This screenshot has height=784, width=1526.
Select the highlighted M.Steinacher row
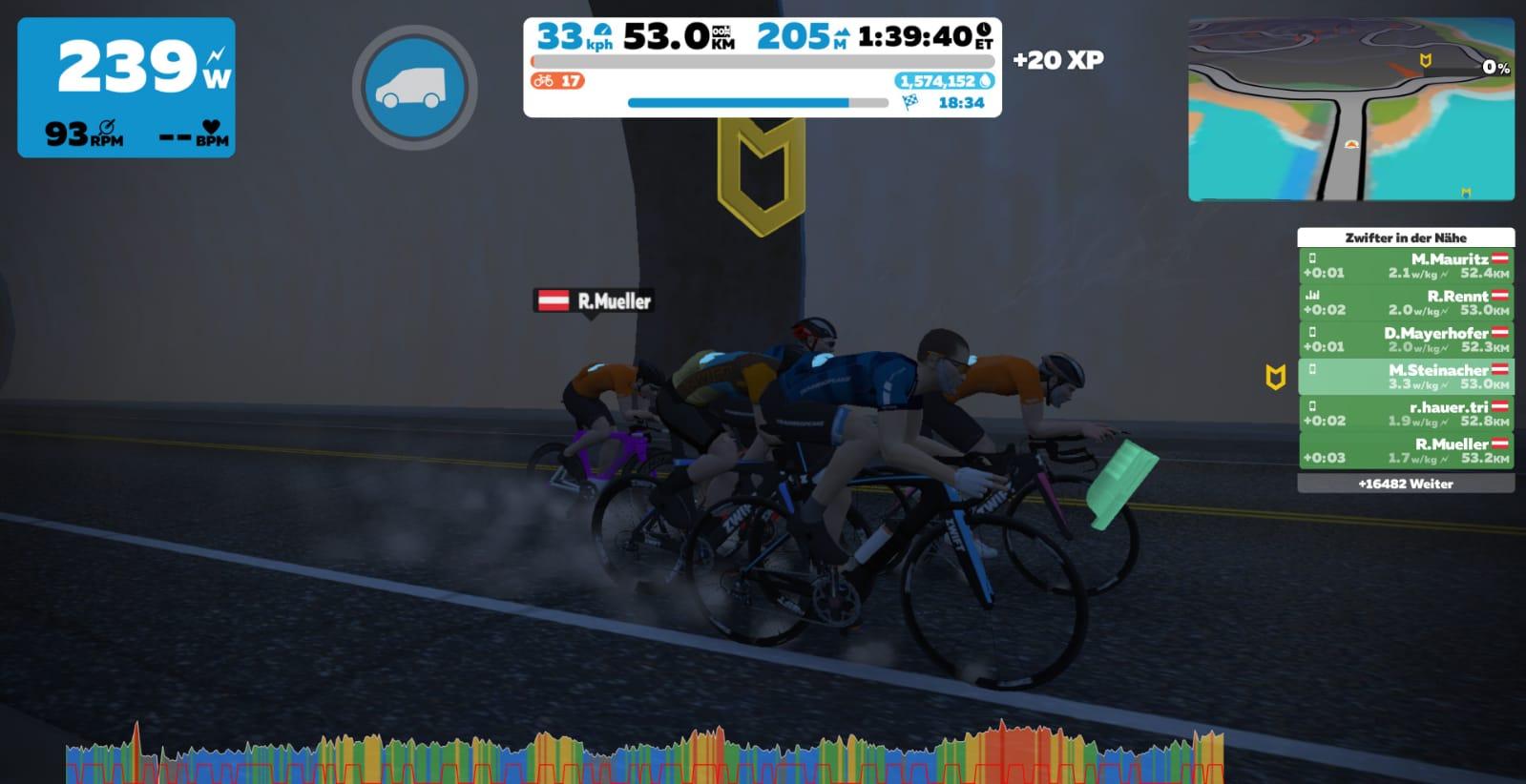point(1405,377)
